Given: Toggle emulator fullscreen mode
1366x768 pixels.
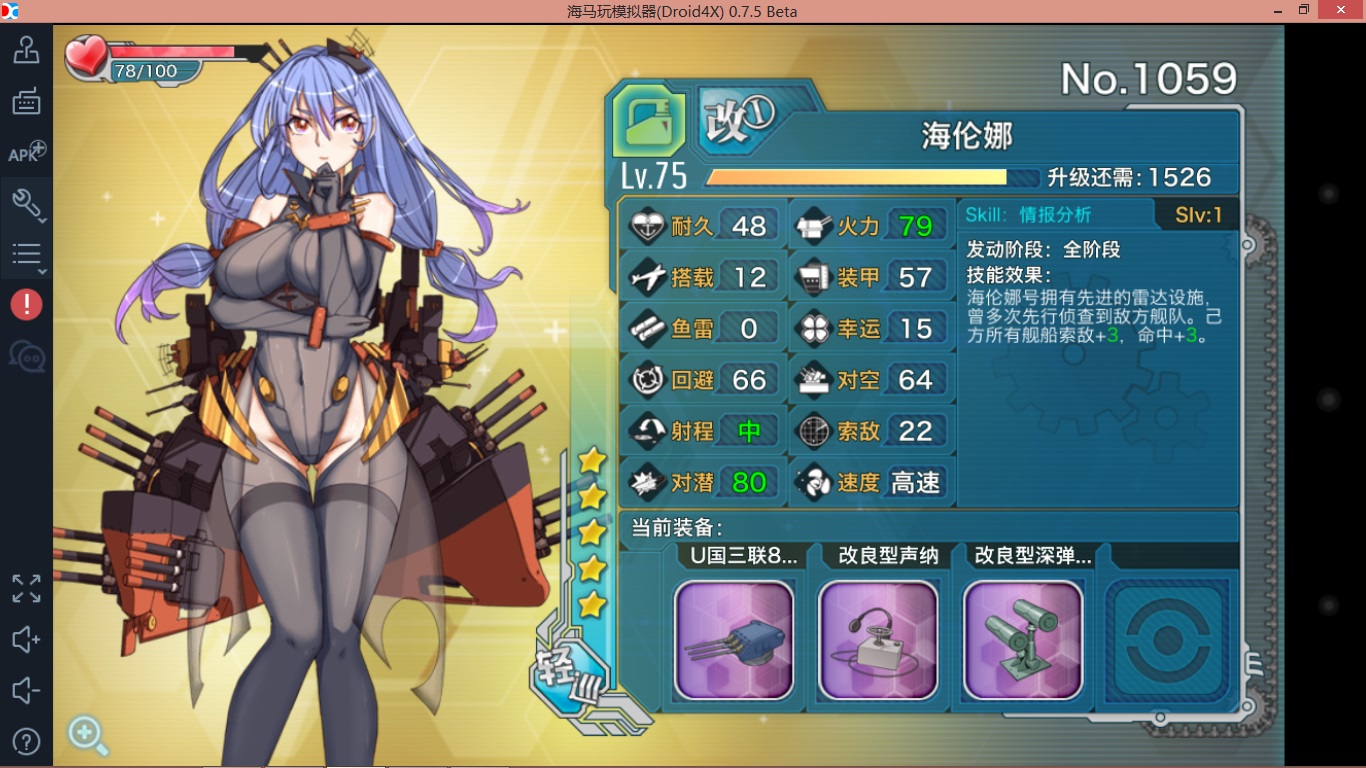Looking at the screenshot, I should click(x=26, y=588).
